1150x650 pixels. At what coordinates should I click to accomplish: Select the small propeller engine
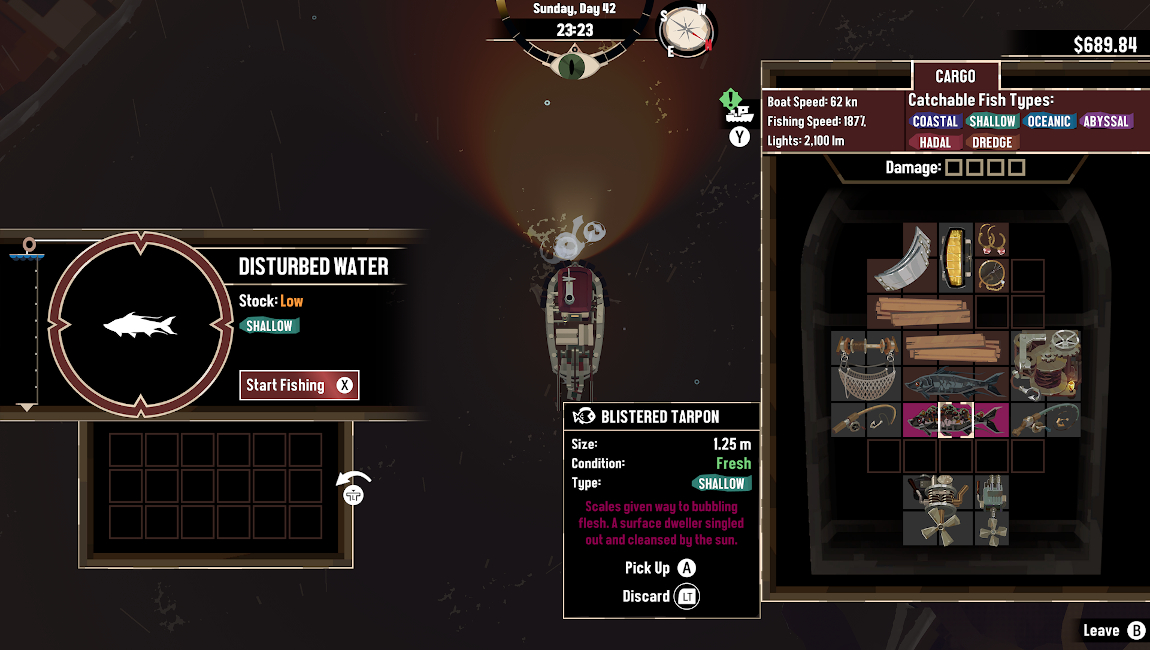991,510
